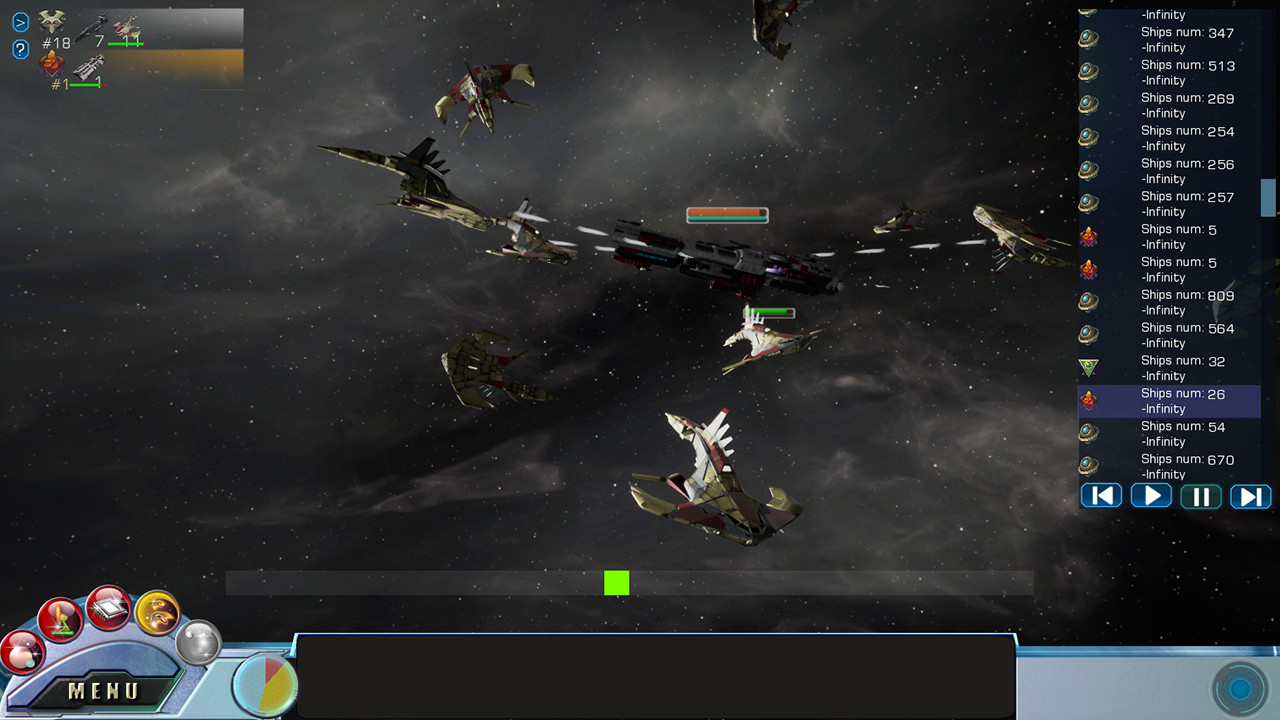Click the scrollbar thumb of the ships list
Viewport: 1280px width, 720px height.
1269,199
